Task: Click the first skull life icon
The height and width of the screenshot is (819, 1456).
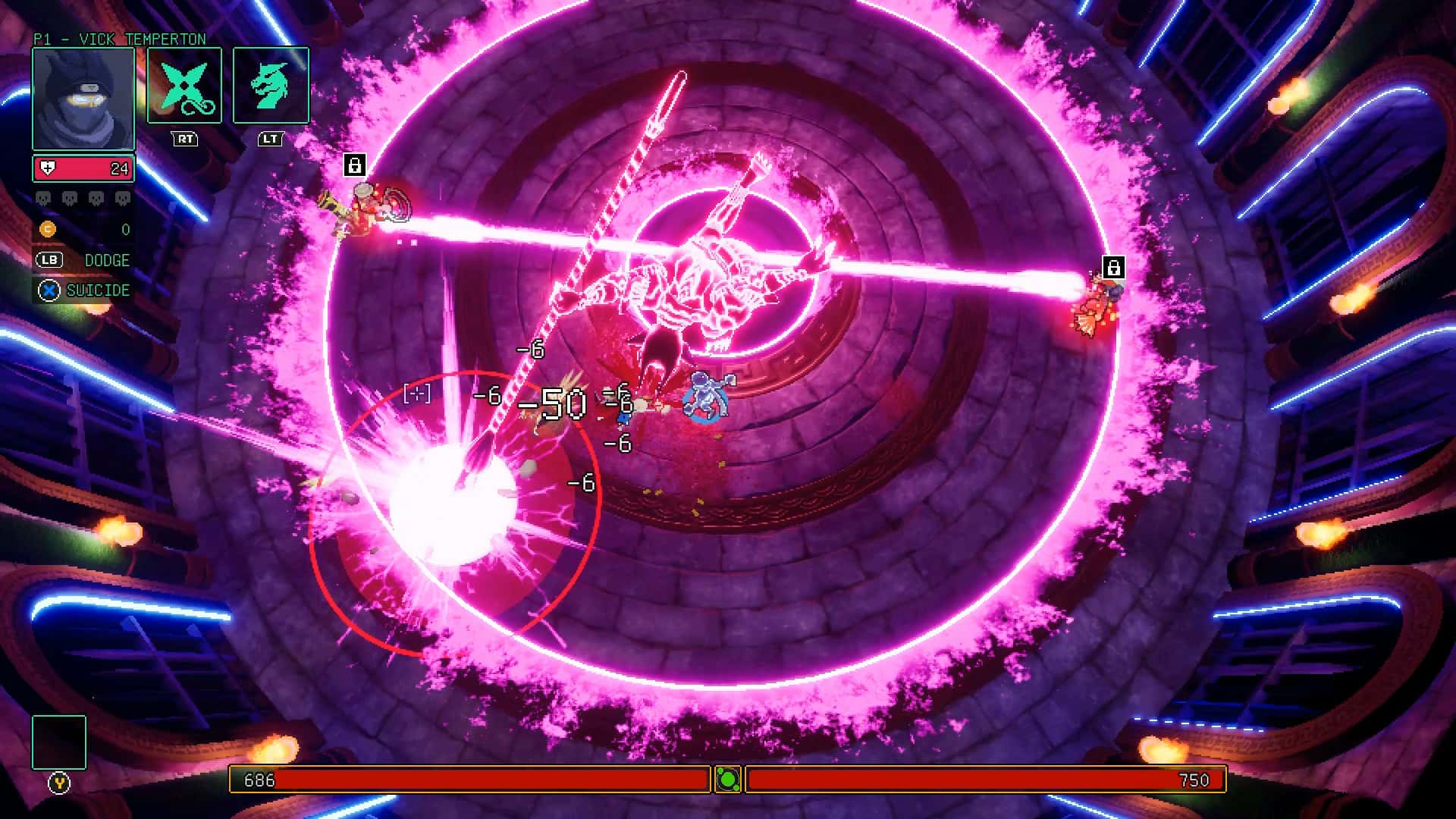Action: pos(44,198)
